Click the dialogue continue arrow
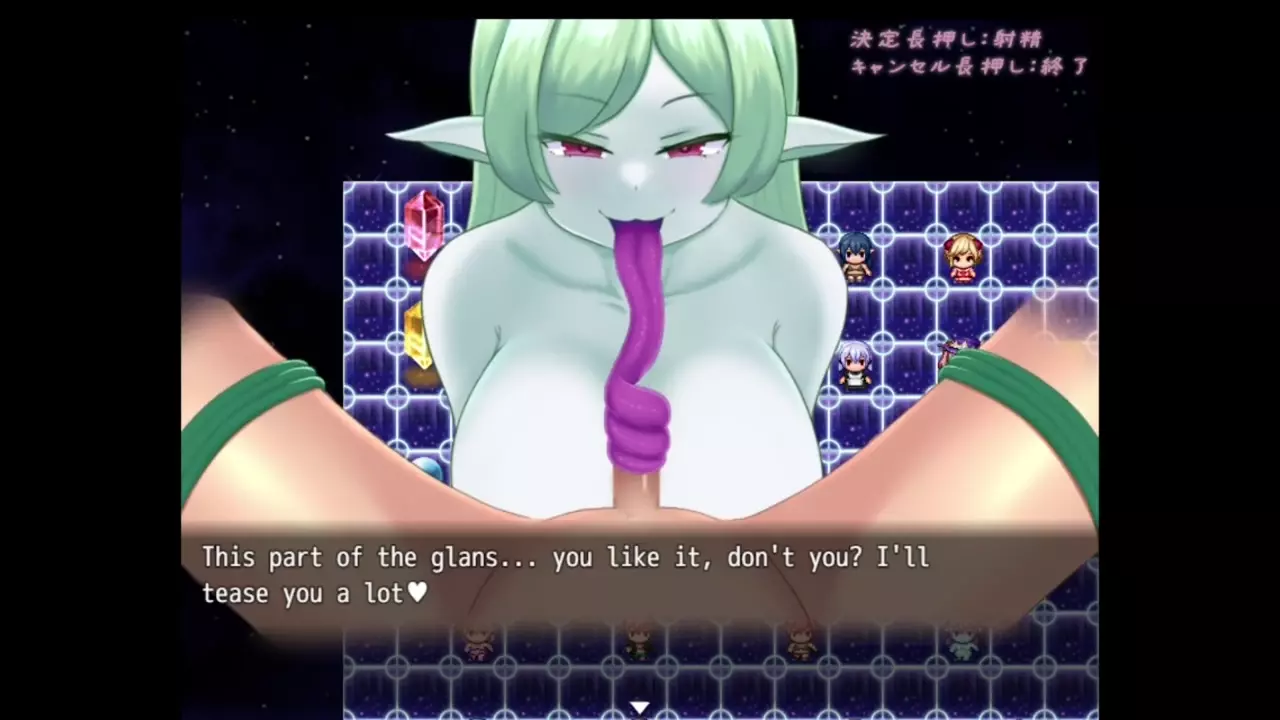The height and width of the screenshot is (720, 1280). point(639,708)
